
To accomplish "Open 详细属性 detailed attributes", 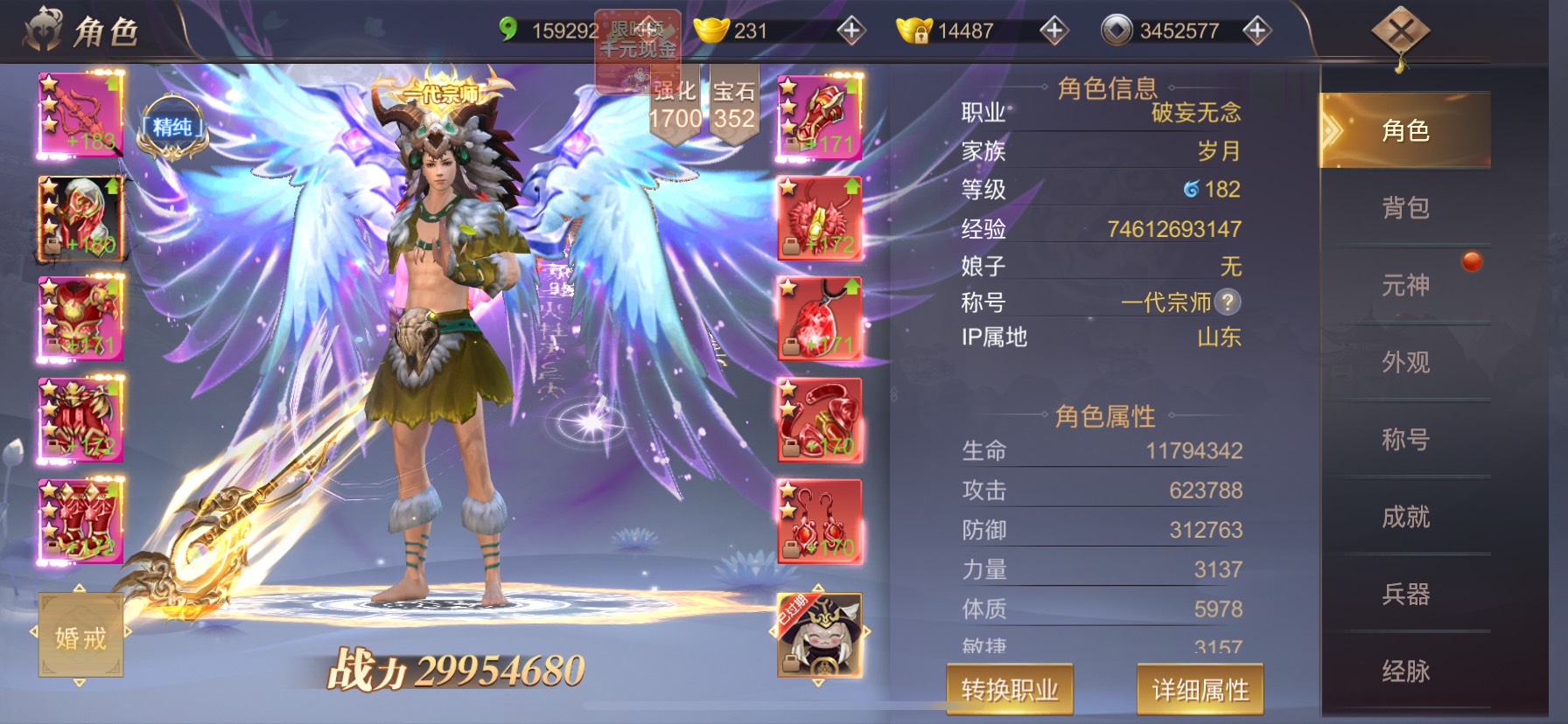I will 1200,690.
